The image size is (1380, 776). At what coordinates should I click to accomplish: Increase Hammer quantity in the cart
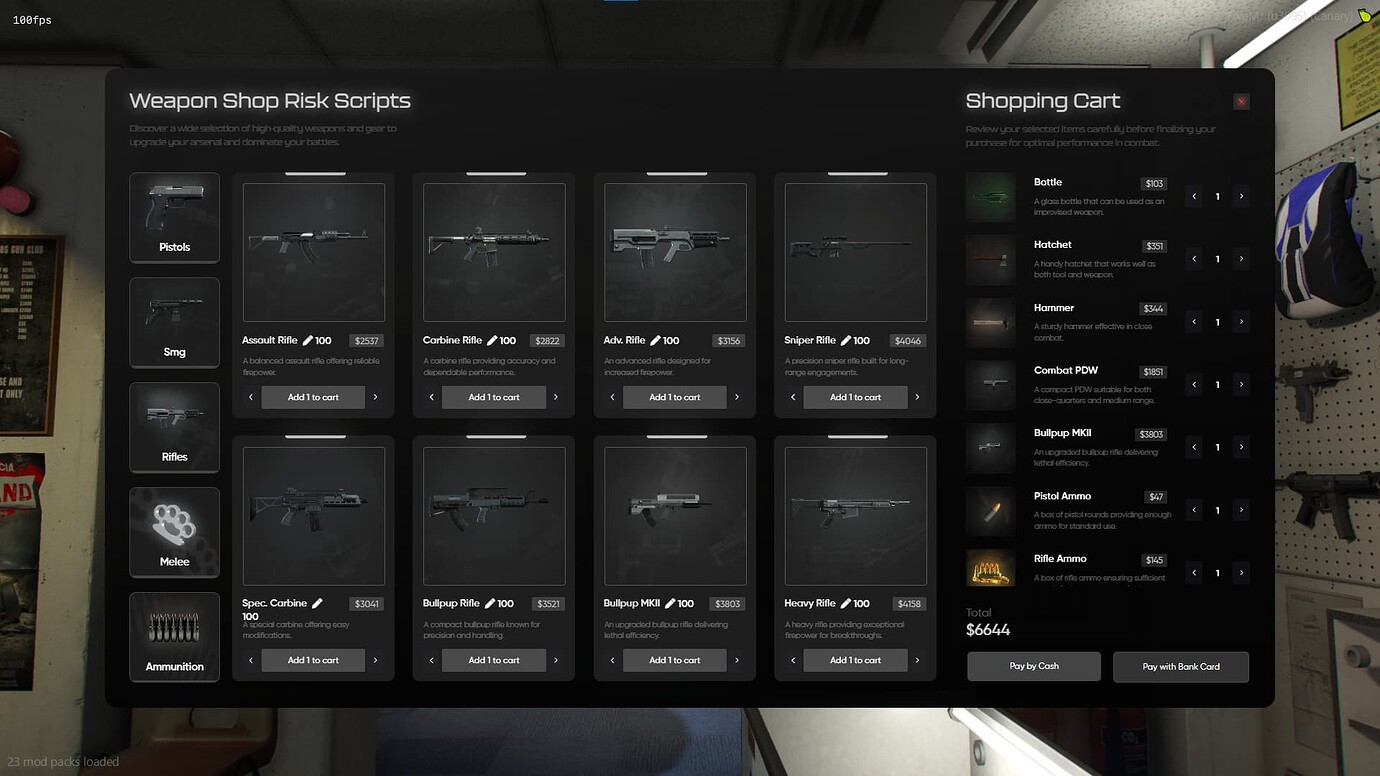(1242, 321)
